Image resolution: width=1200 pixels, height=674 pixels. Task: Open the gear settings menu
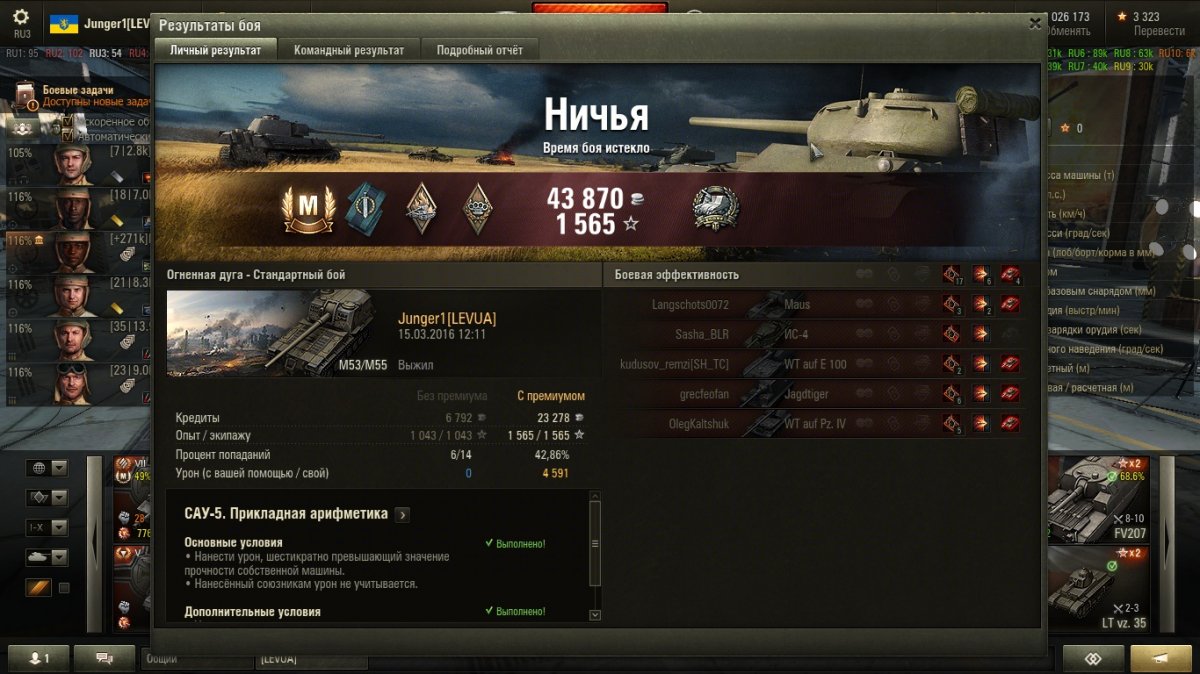(x=21, y=18)
